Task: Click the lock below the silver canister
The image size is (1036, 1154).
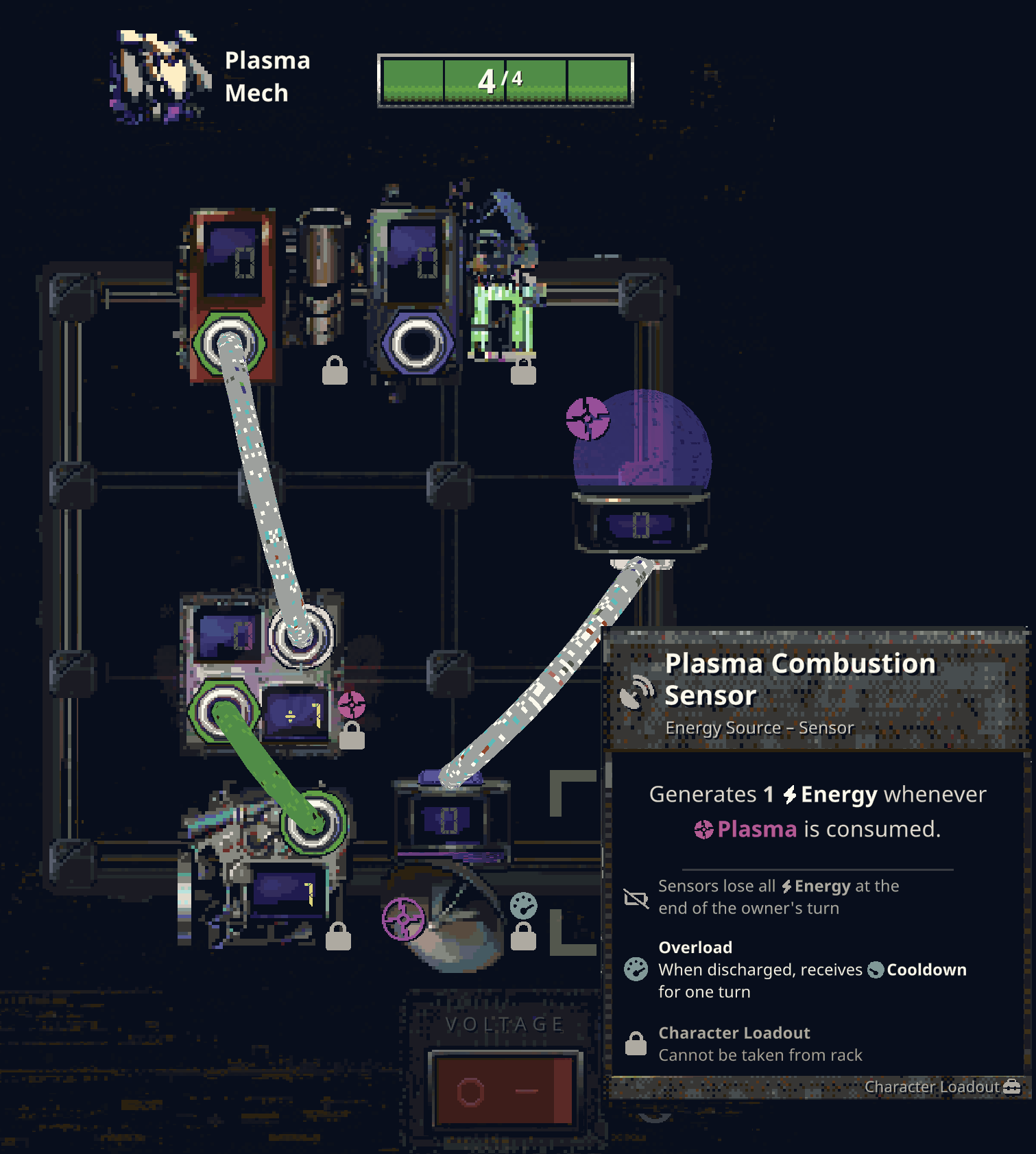Action: tap(335, 368)
